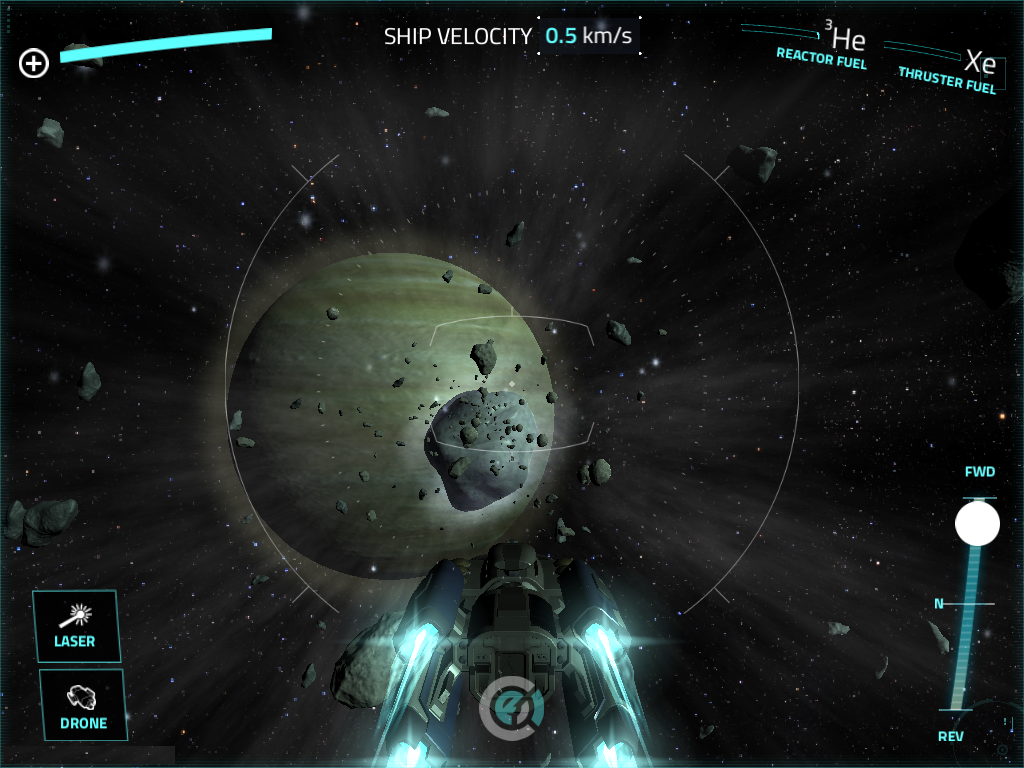The width and height of the screenshot is (1024, 768).
Task: Click the circled plus icon
Action: [34, 65]
